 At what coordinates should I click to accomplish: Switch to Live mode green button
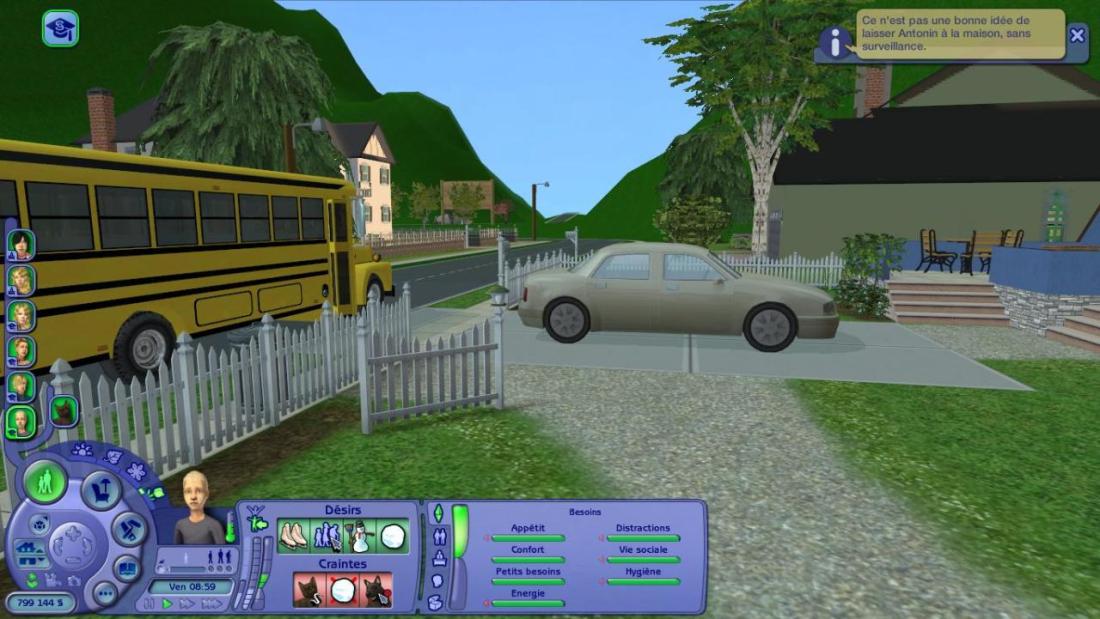pyautogui.click(x=45, y=482)
